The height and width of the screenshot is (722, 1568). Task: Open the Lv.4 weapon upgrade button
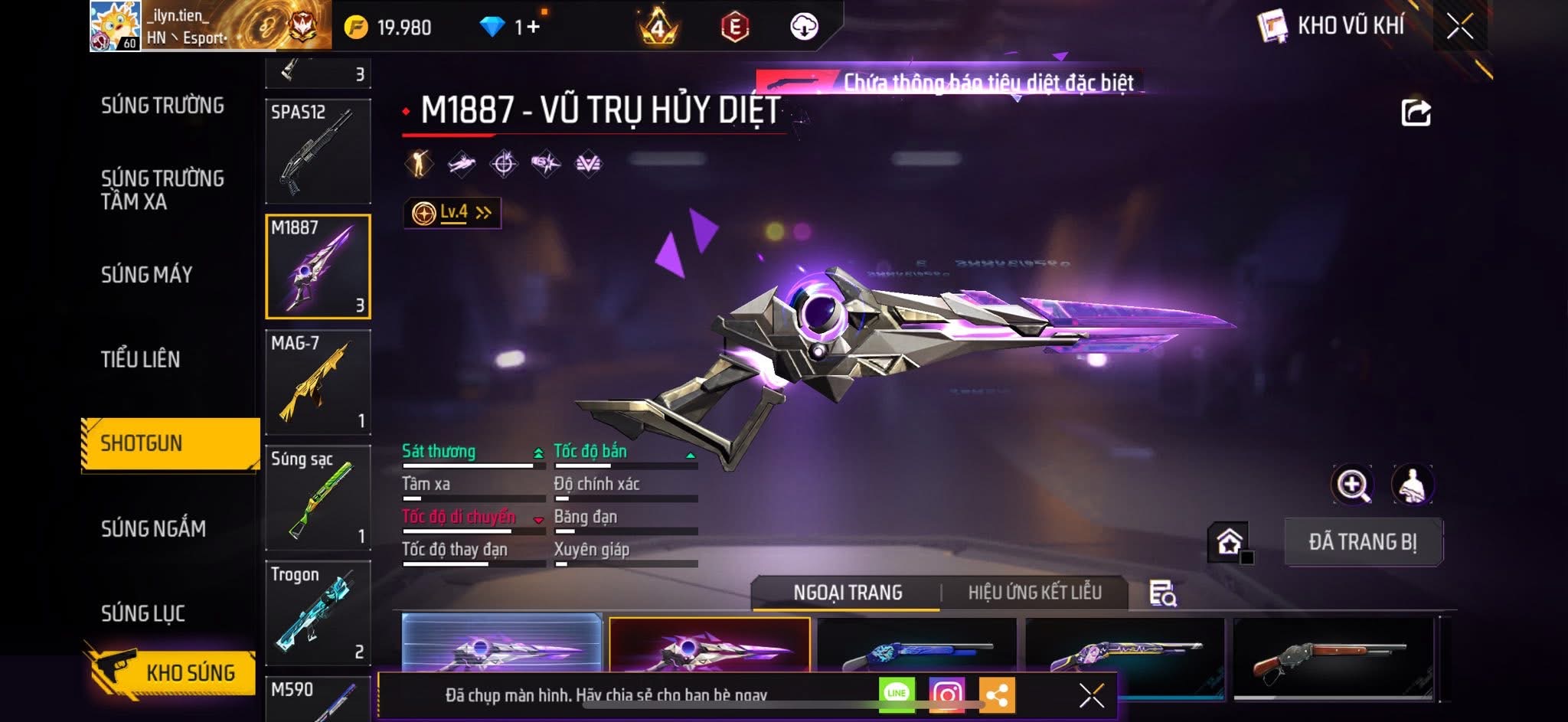click(x=452, y=213)
